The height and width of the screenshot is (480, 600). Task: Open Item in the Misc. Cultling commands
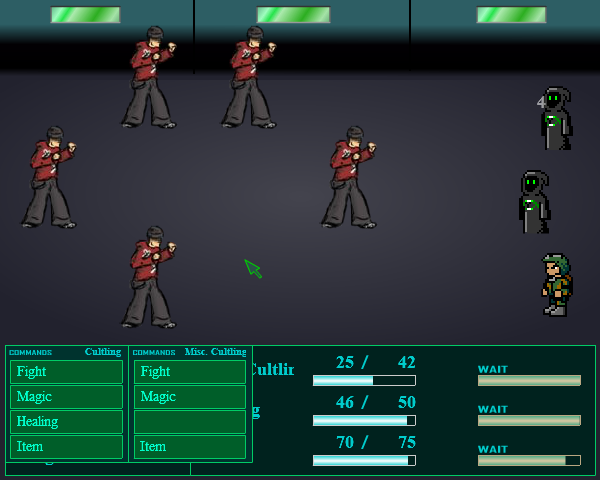pyautogui.click(x=190, y=447)
